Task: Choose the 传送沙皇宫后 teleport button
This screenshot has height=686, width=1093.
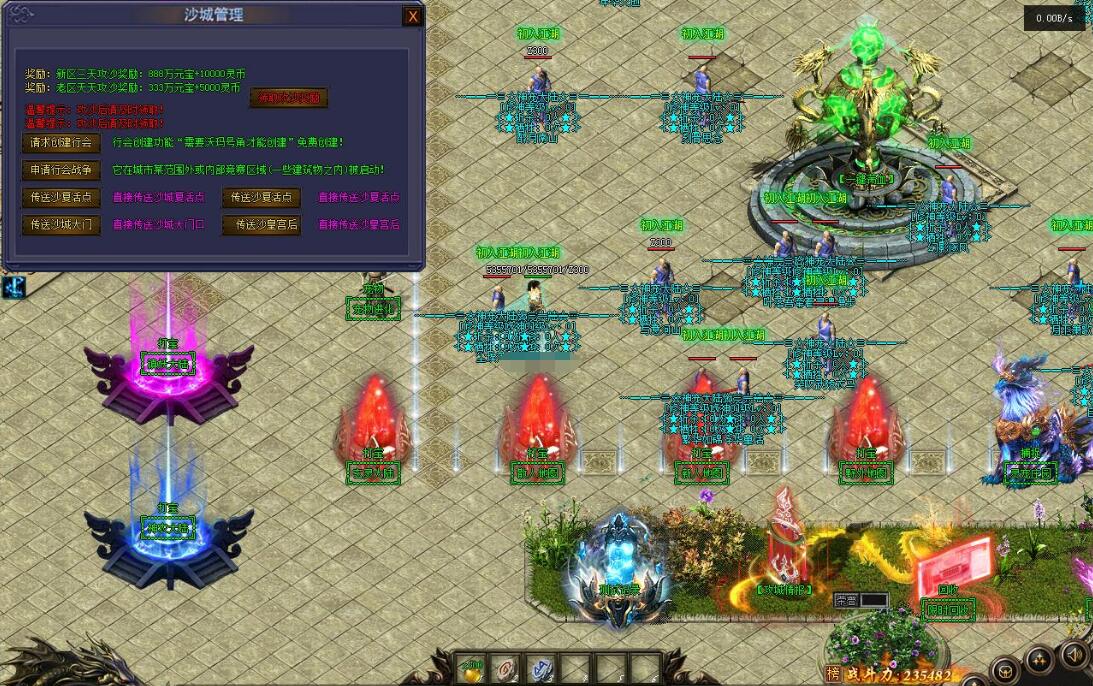Action: [x=261, y=224]
